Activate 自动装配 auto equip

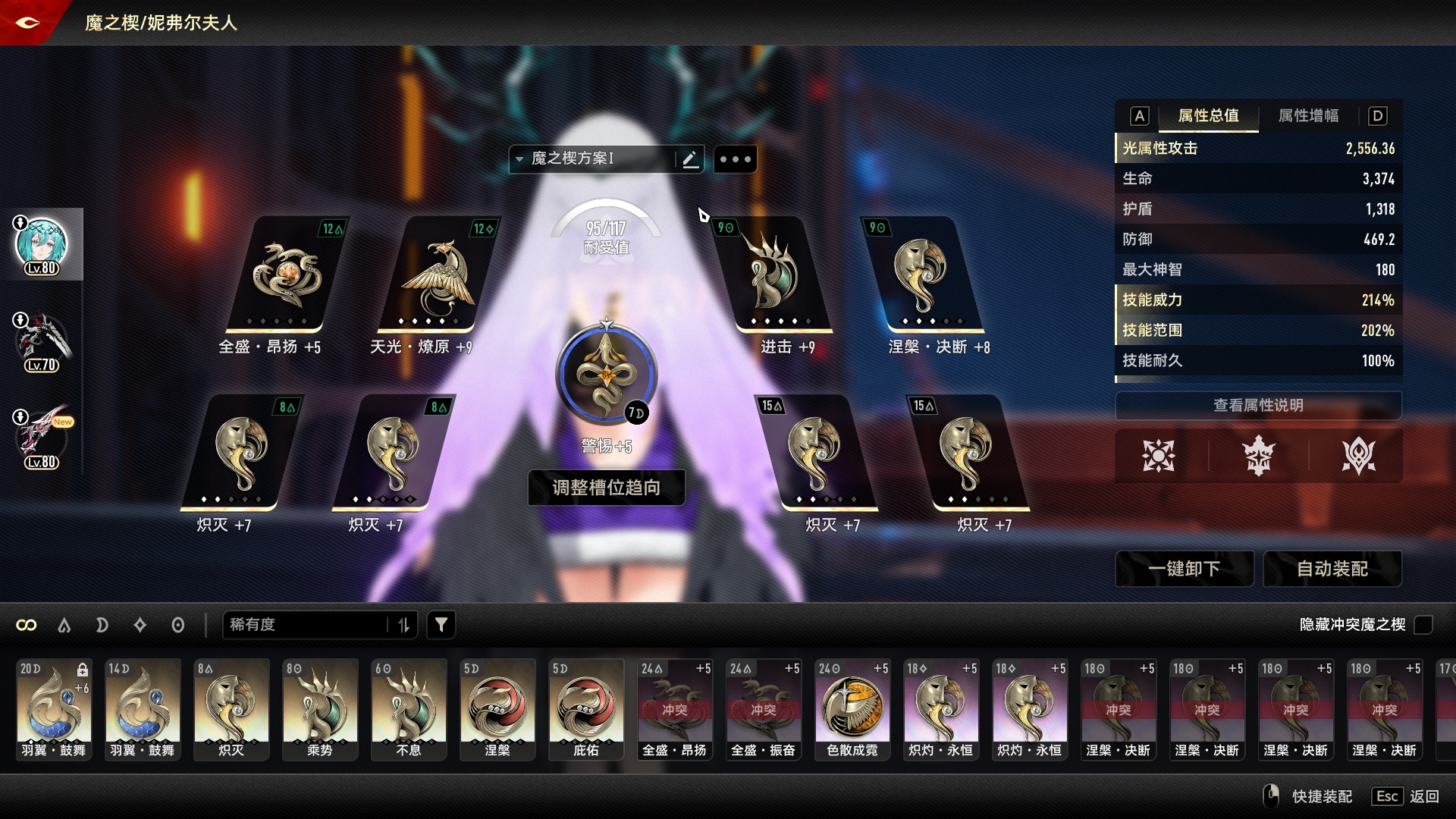tap(1332, 569)
